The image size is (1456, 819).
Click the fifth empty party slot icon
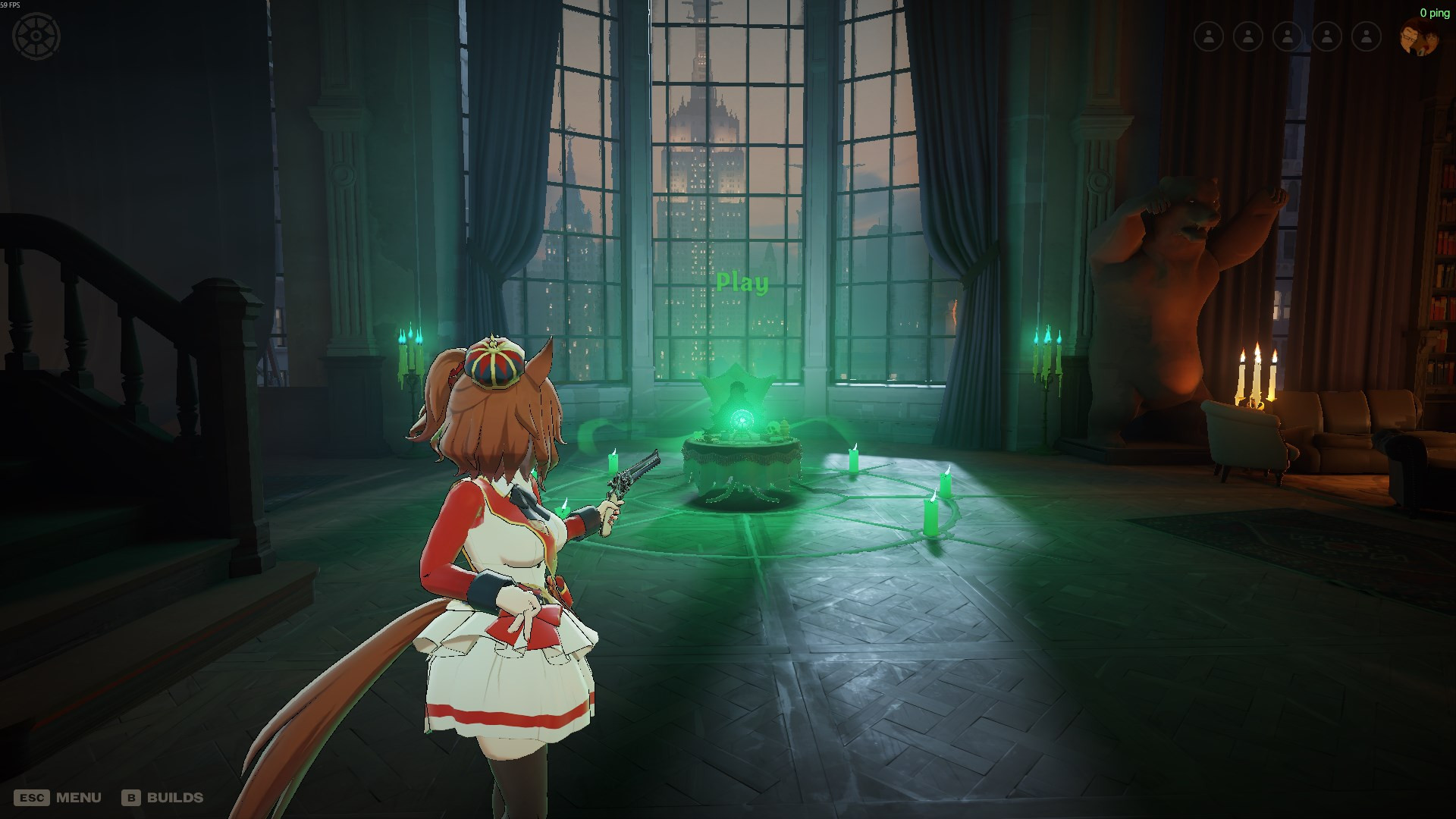(x=1366, y=35)
